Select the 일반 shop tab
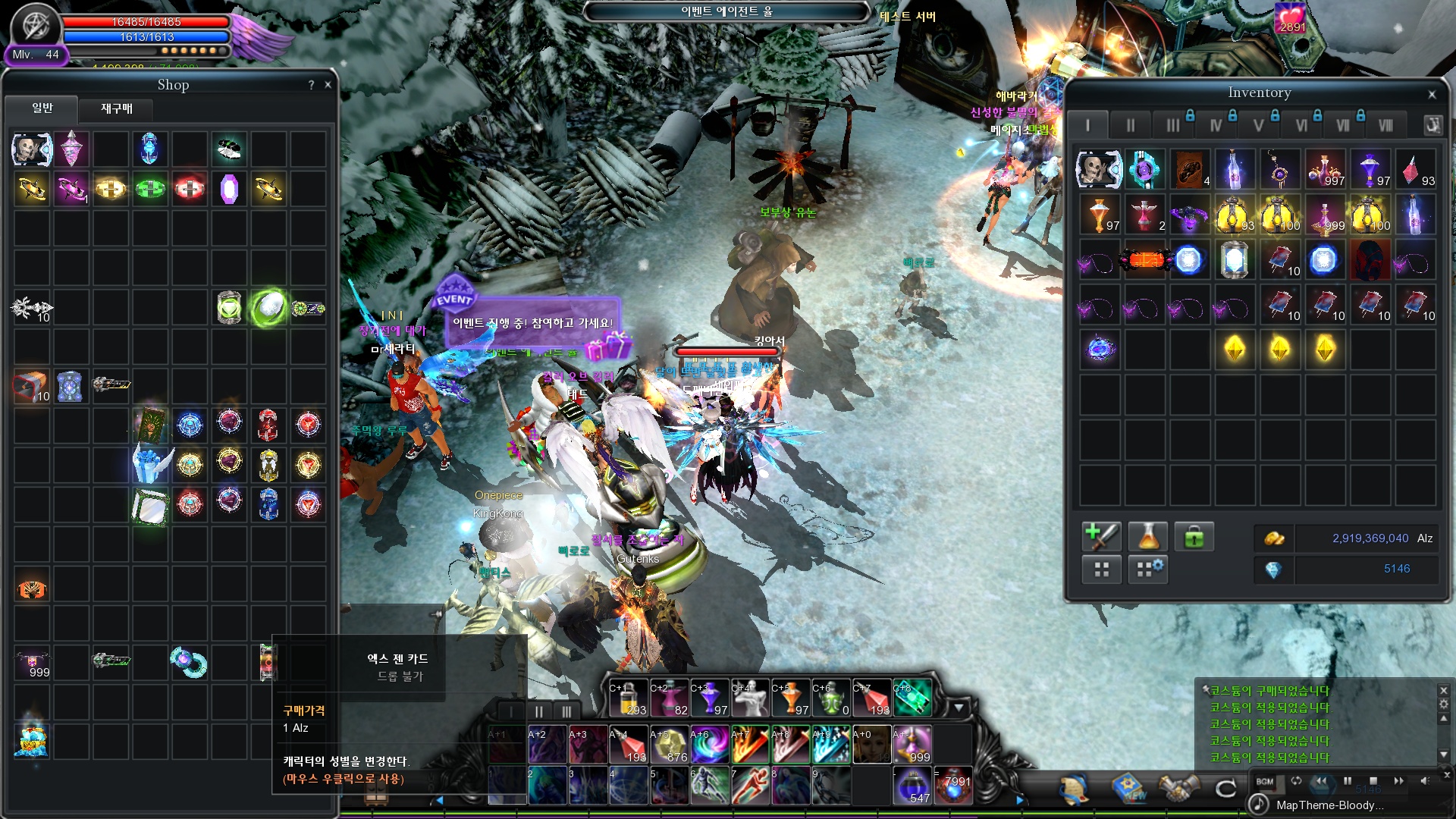This screenshot has width=1456, height=819. (42, 108)
